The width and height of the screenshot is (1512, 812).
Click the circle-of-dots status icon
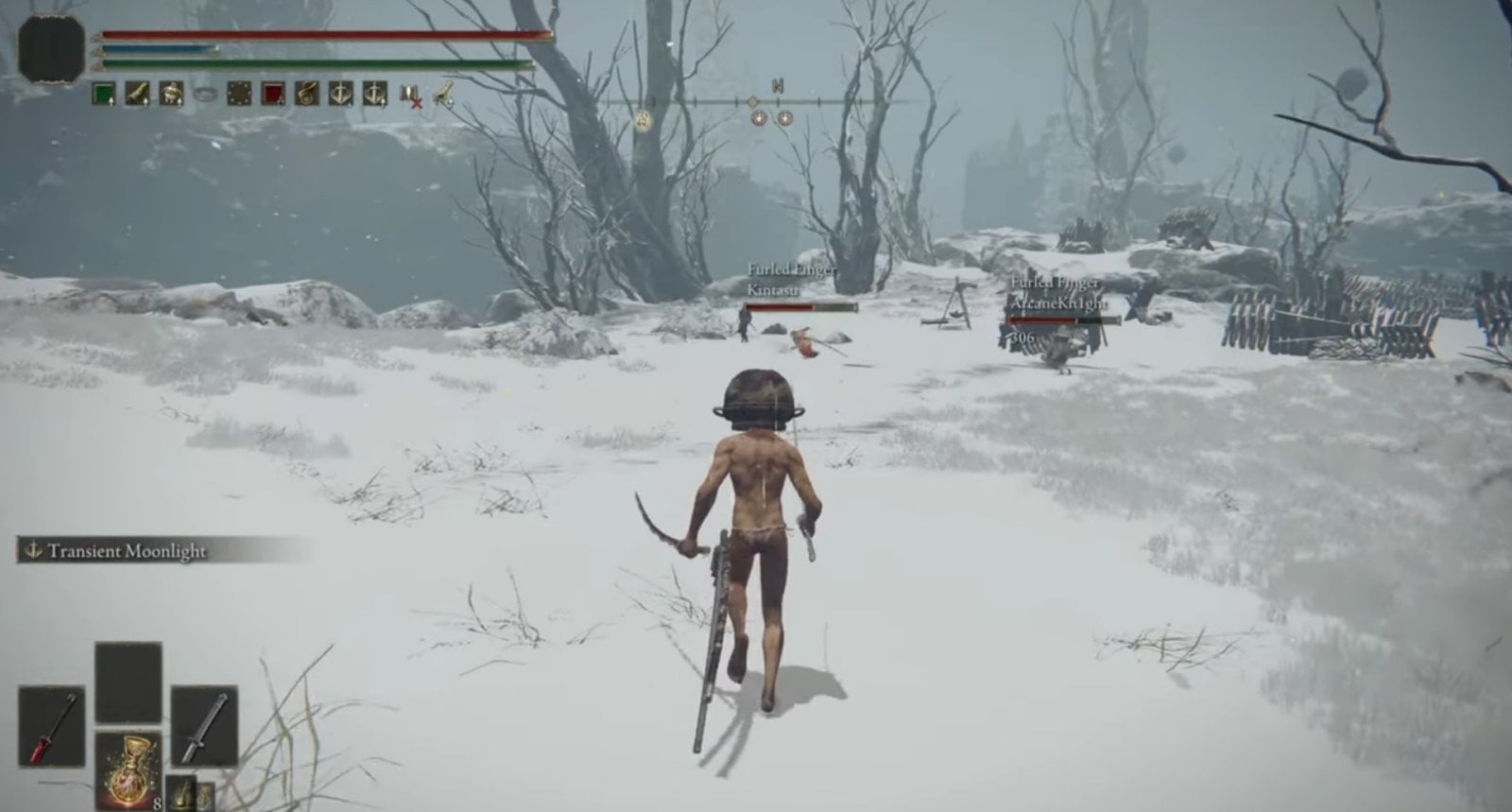click(x=239, y=94)
